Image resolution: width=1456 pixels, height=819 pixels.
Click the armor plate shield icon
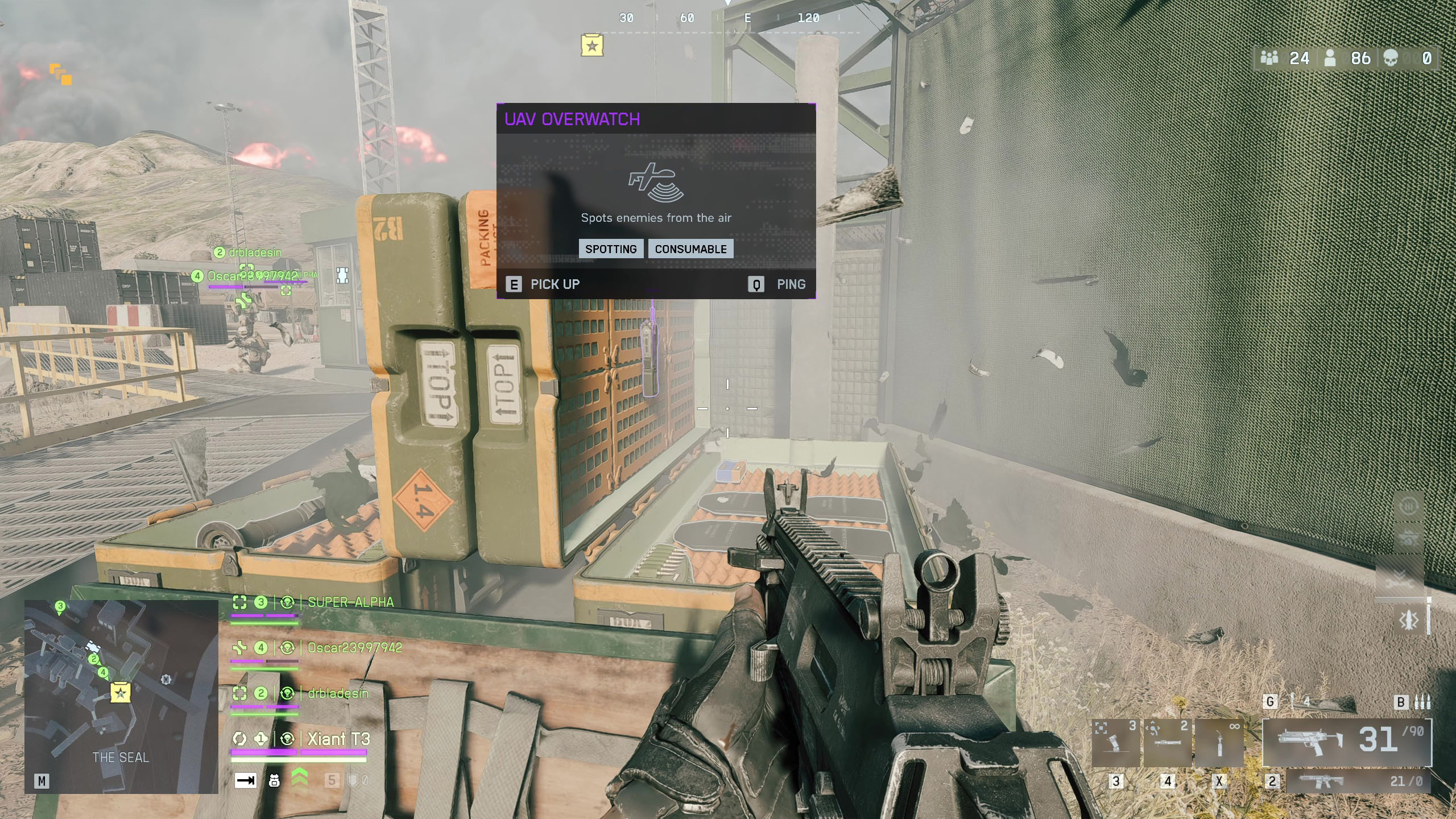[353, 780]
